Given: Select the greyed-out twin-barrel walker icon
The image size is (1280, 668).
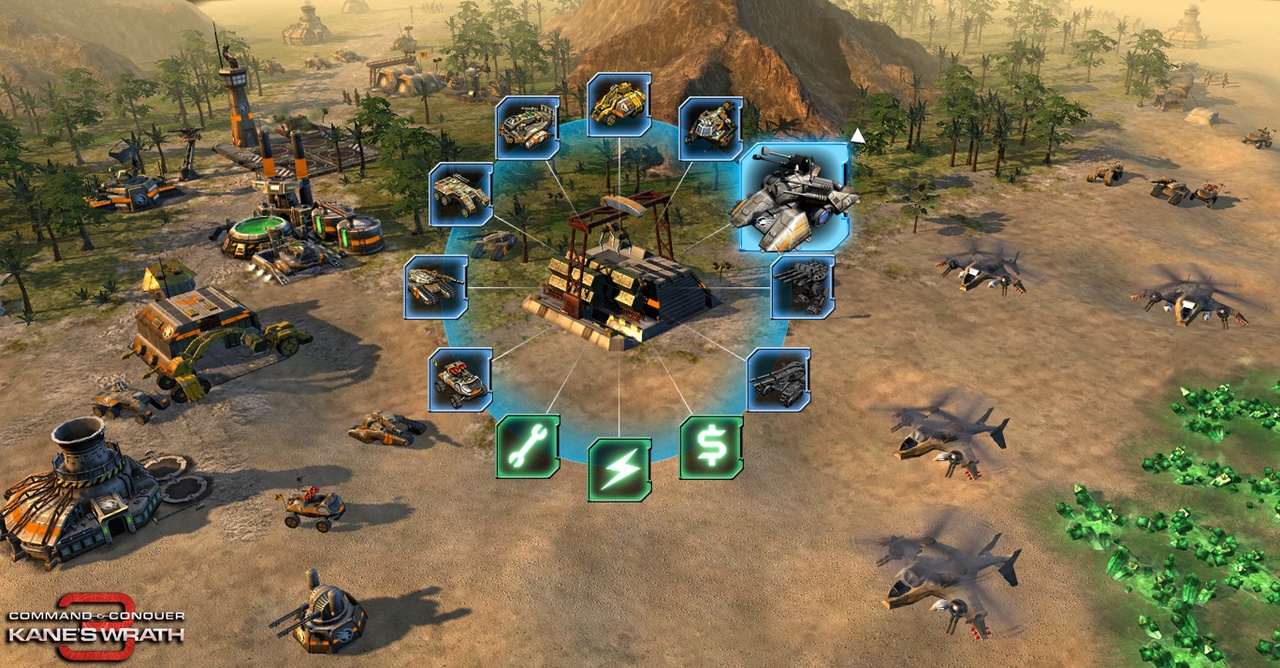Looking at the screenshot, I should tap(803, 287).
